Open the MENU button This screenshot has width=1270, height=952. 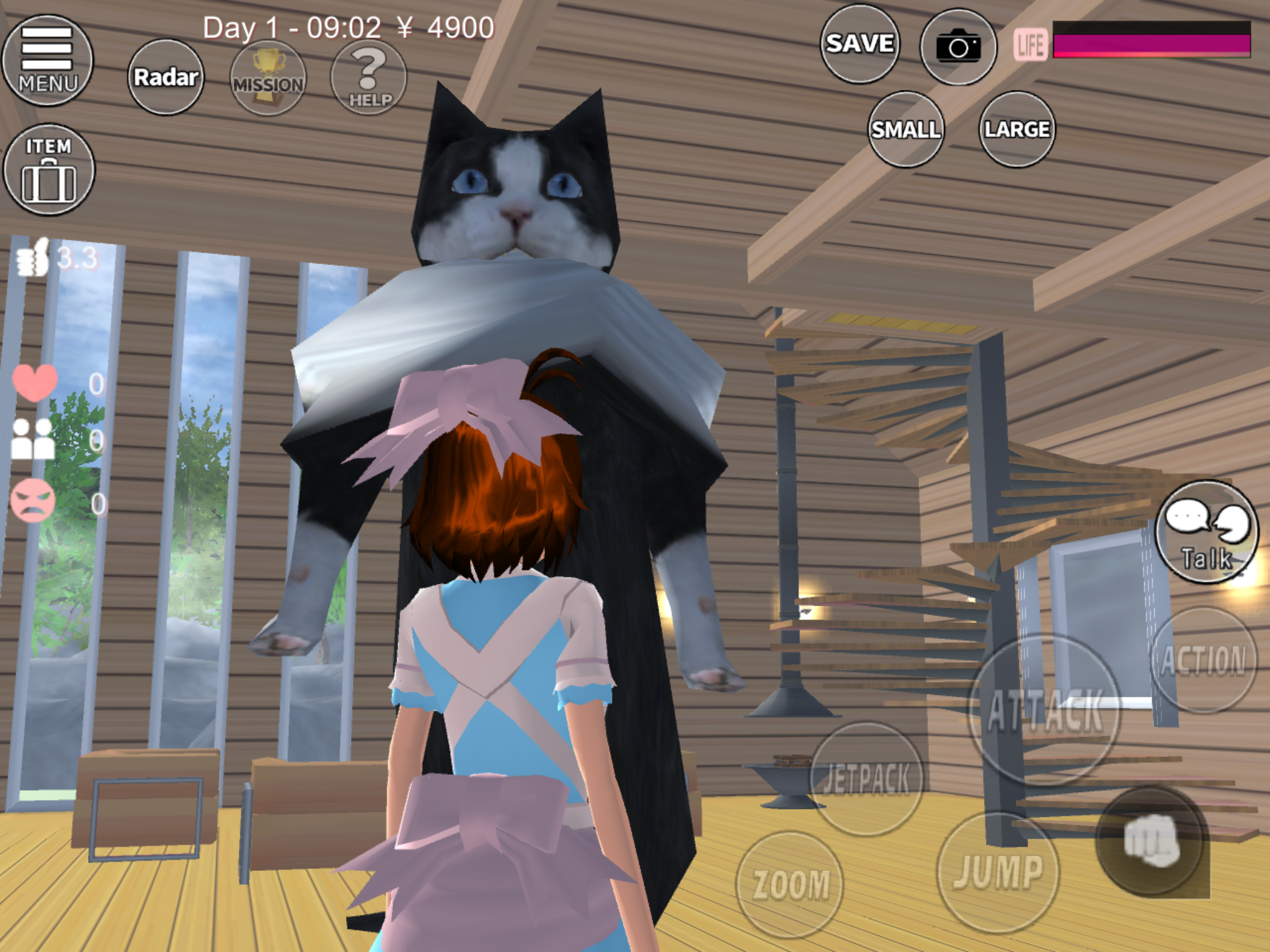tap(48, 61)
